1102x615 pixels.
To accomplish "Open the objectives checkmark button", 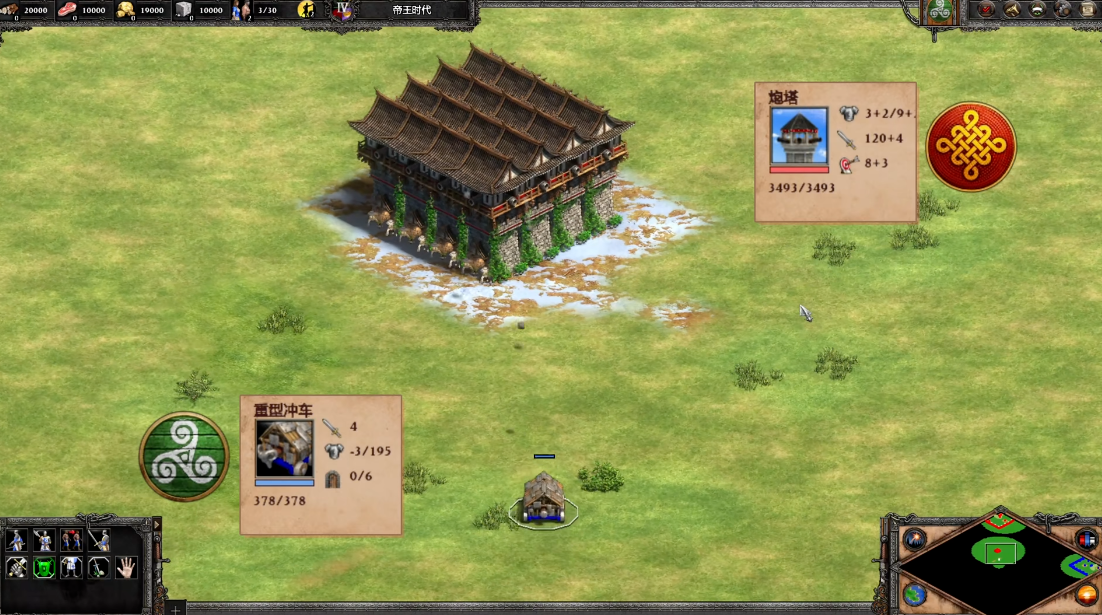I will pyautogui.click(x=986, y=11).
